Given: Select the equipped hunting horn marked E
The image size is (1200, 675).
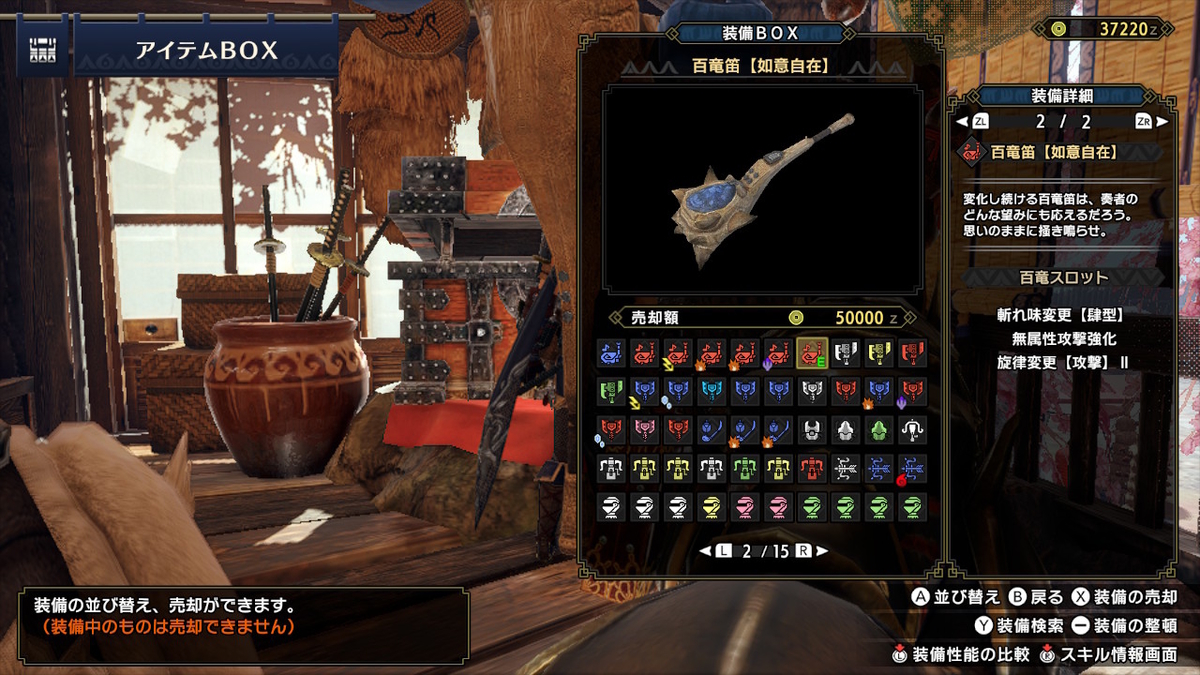Looking at the screenshot, I should pos(811,353).
